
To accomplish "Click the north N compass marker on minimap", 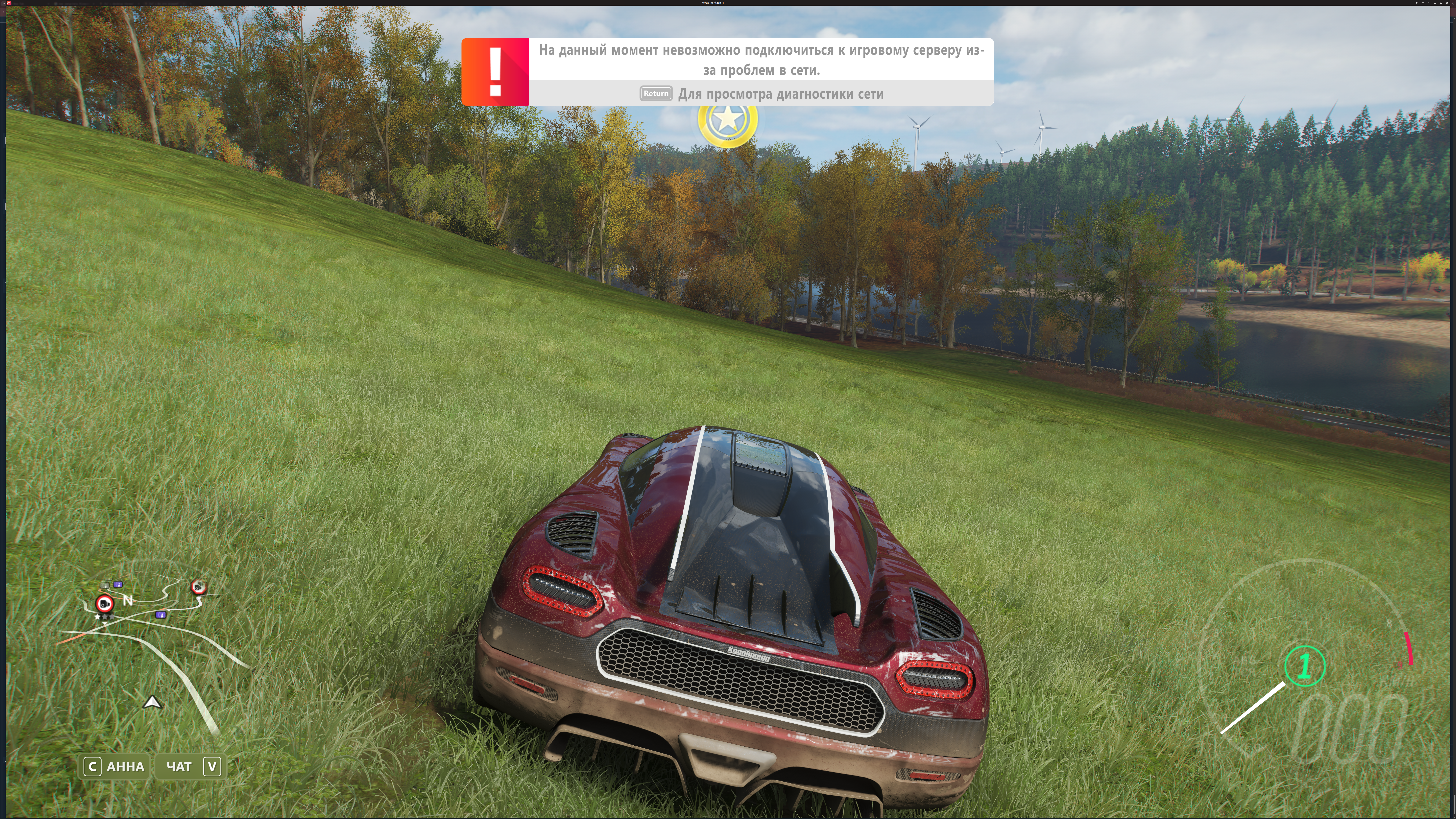I will point(128,600).
